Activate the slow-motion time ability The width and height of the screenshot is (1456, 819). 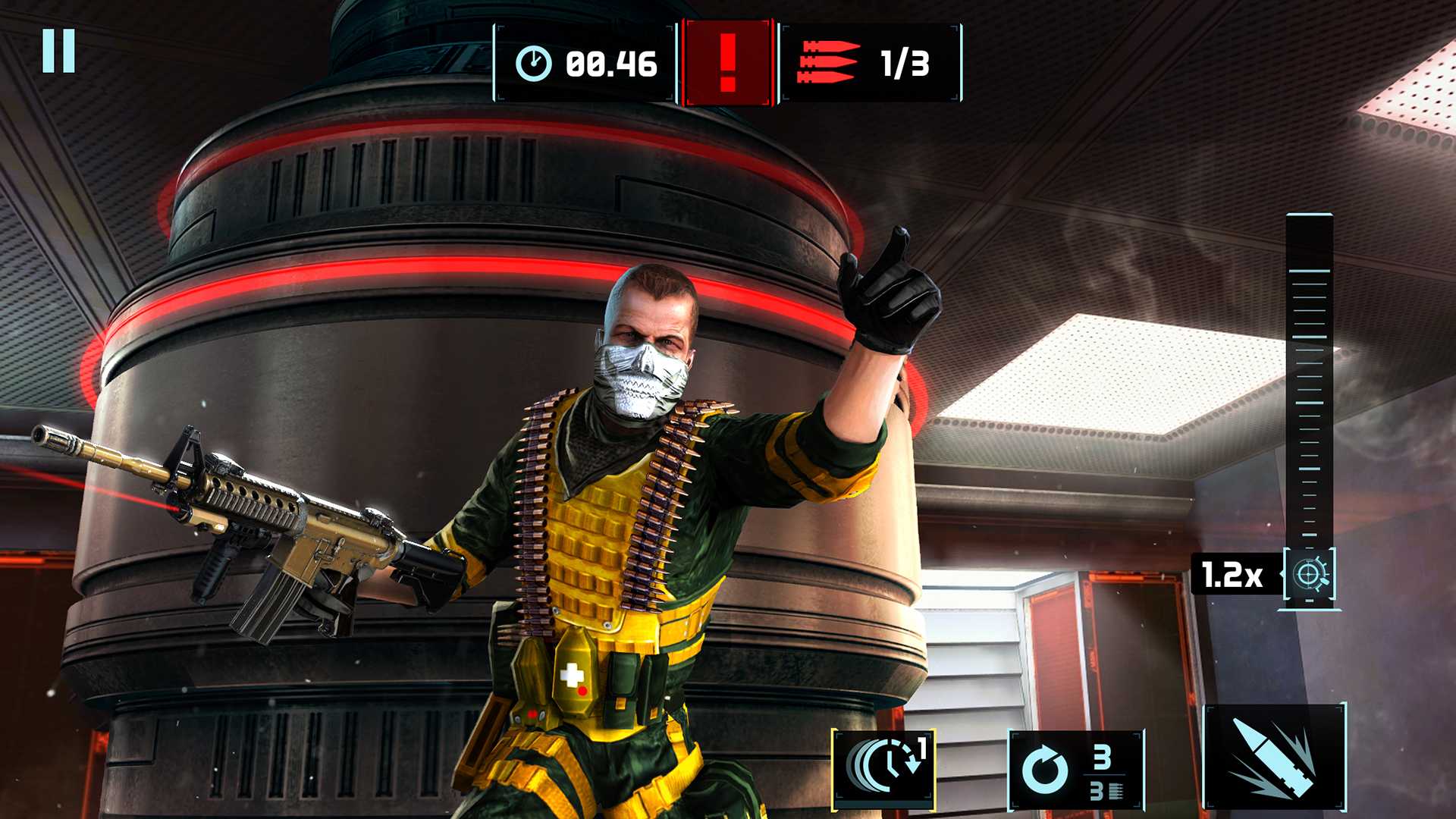(x=883, y=768)
